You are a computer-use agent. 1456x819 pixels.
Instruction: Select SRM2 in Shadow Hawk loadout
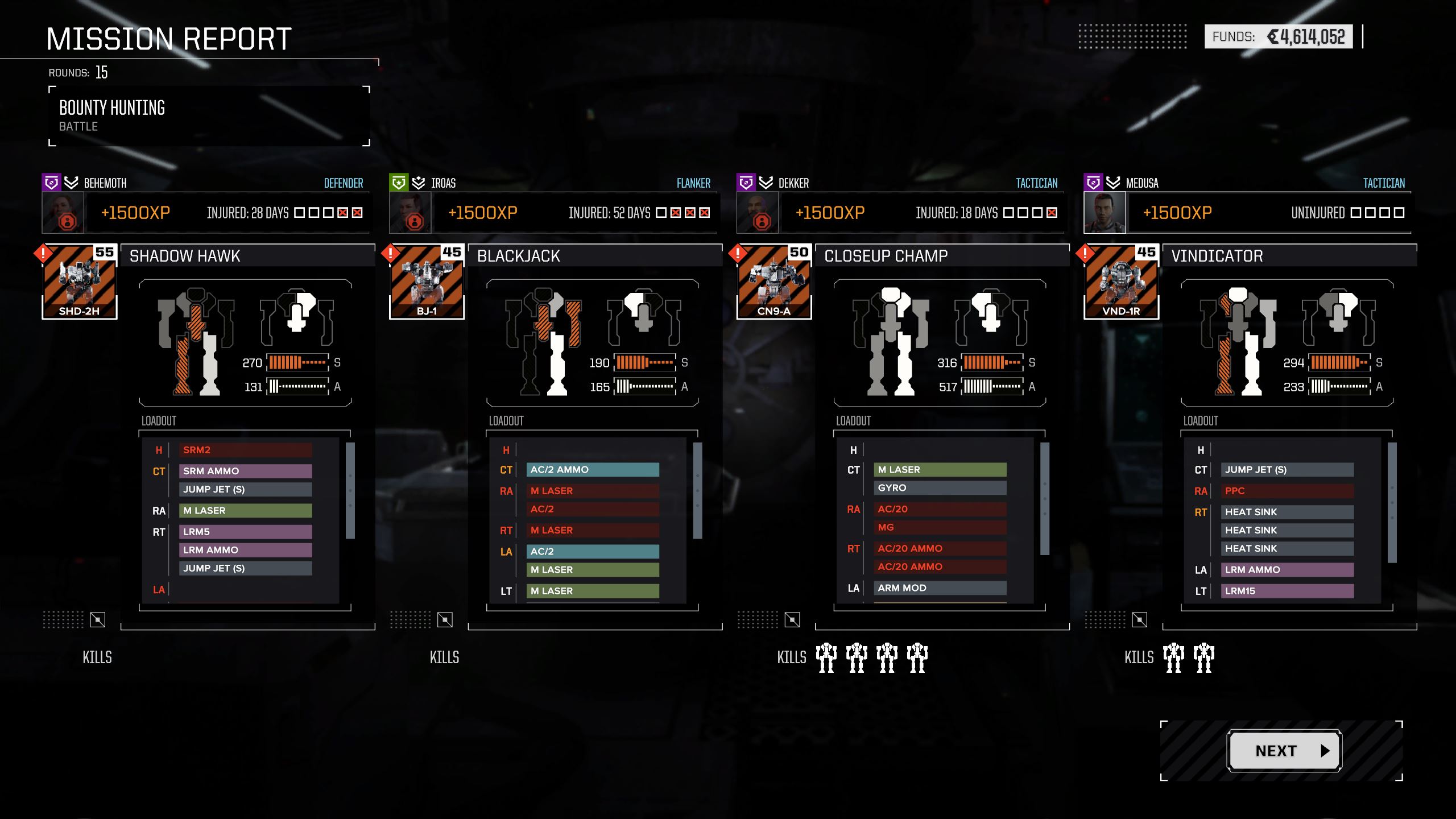coord(245,450)
